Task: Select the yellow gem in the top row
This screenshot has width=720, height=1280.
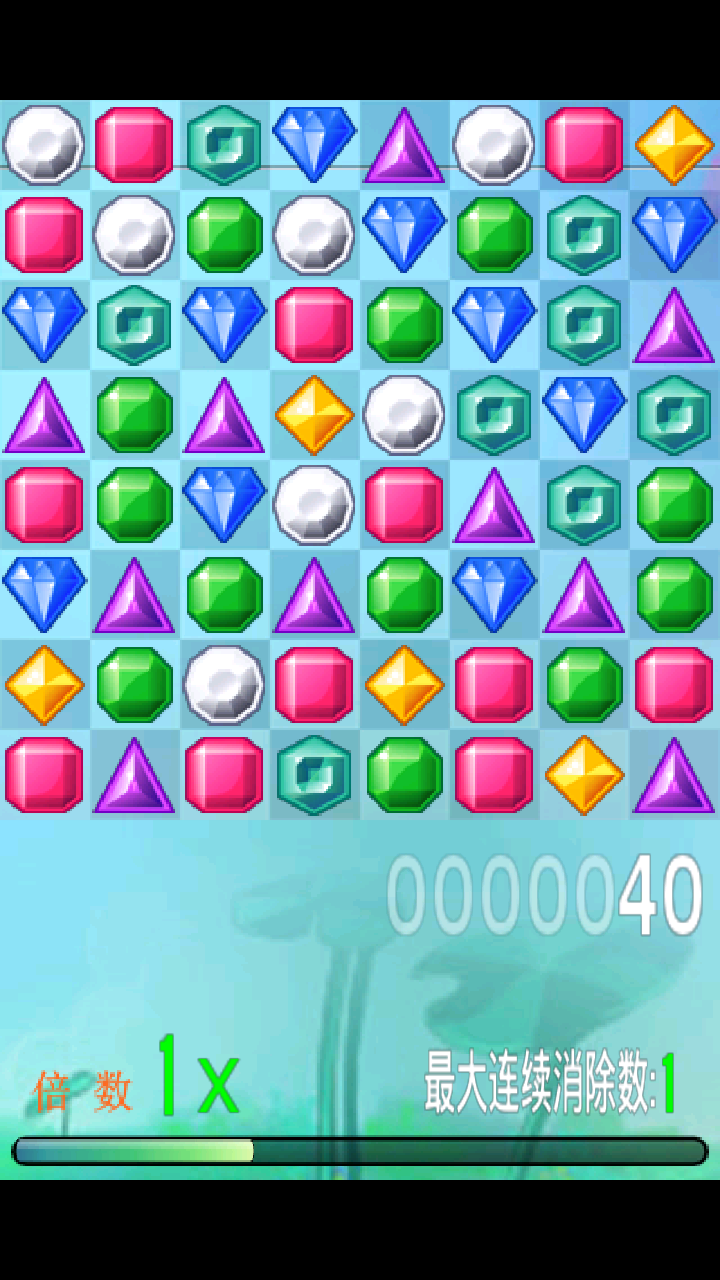Action: point(674,145)
